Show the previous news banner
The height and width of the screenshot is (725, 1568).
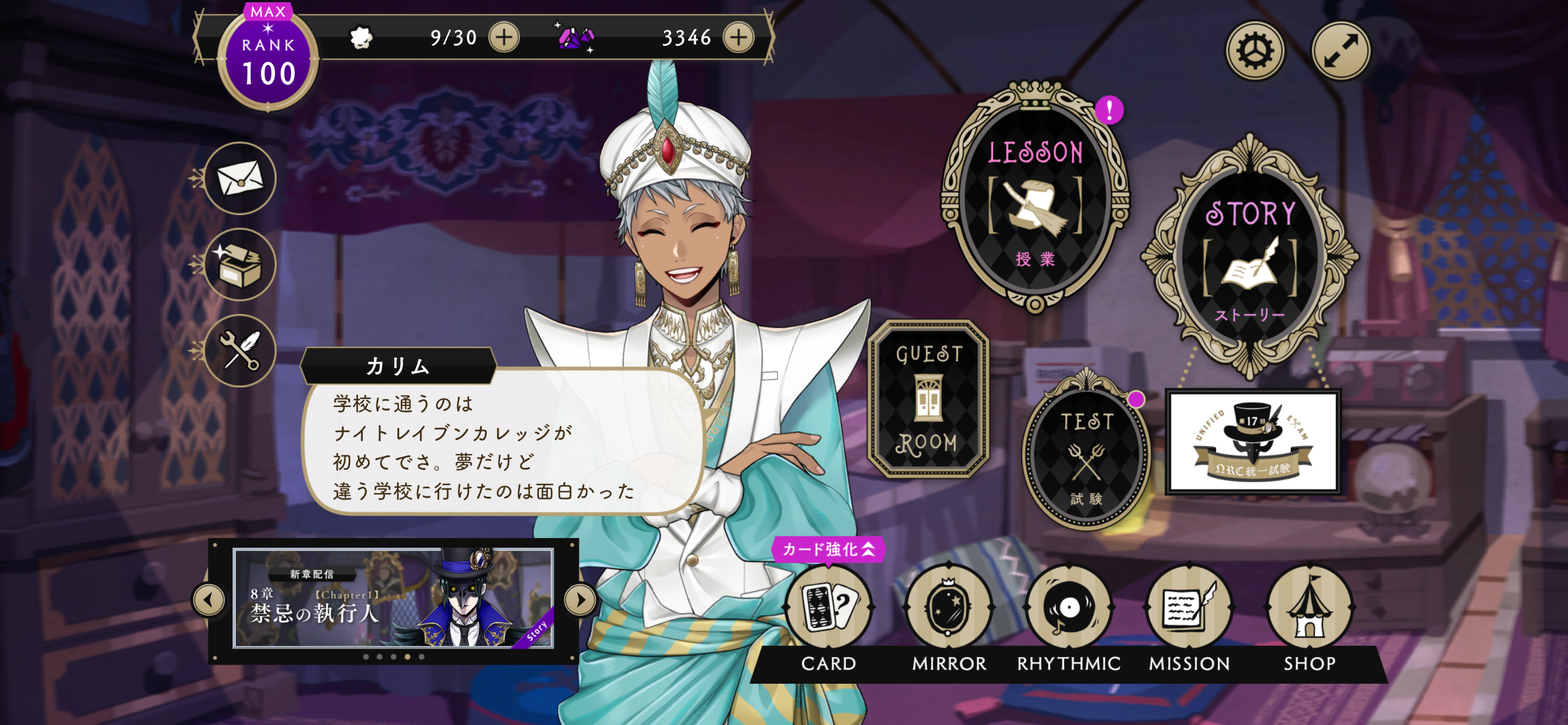pyautogui.click(x=209, y=600)
